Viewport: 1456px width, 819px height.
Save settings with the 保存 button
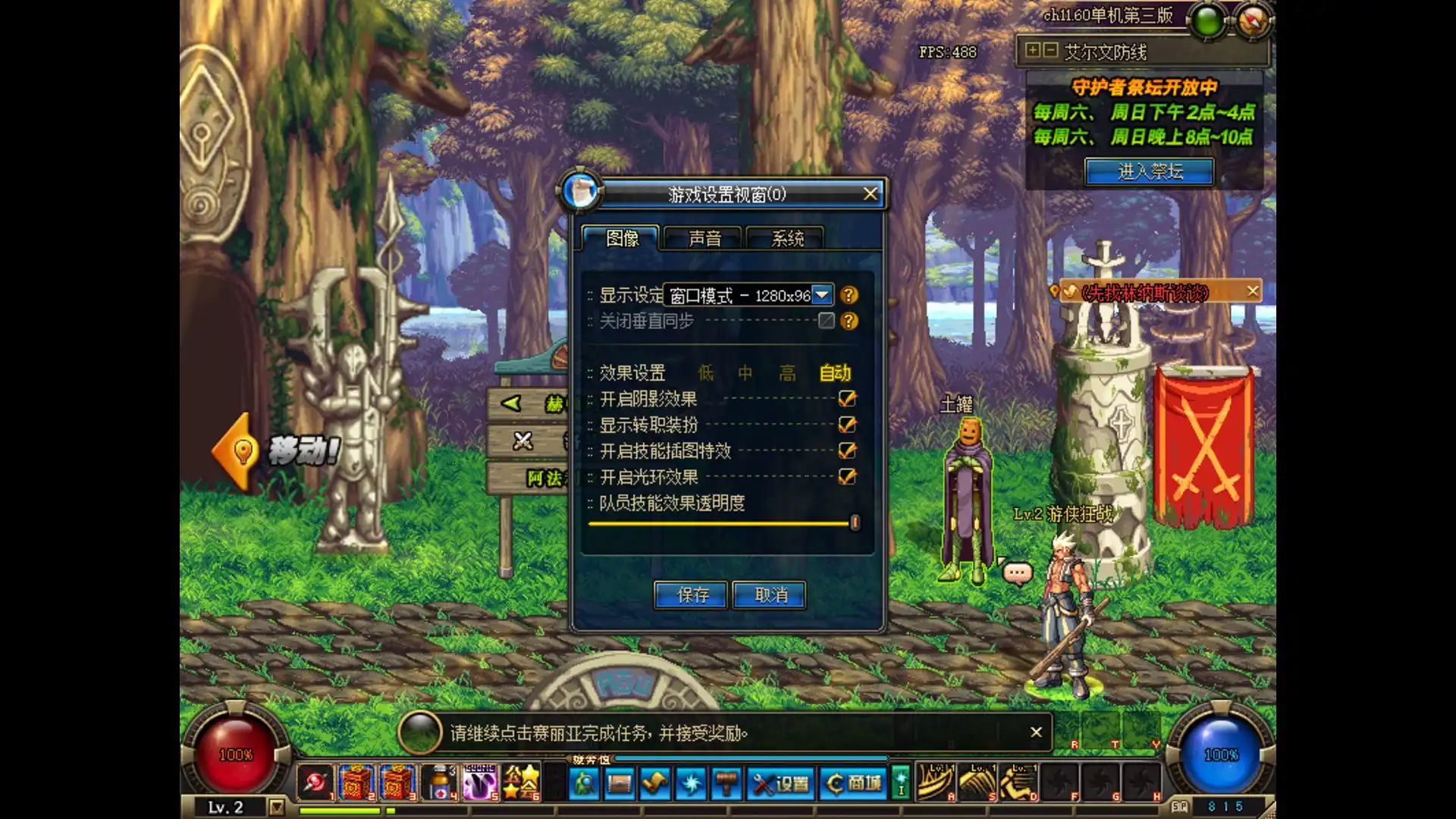point(692,595)
